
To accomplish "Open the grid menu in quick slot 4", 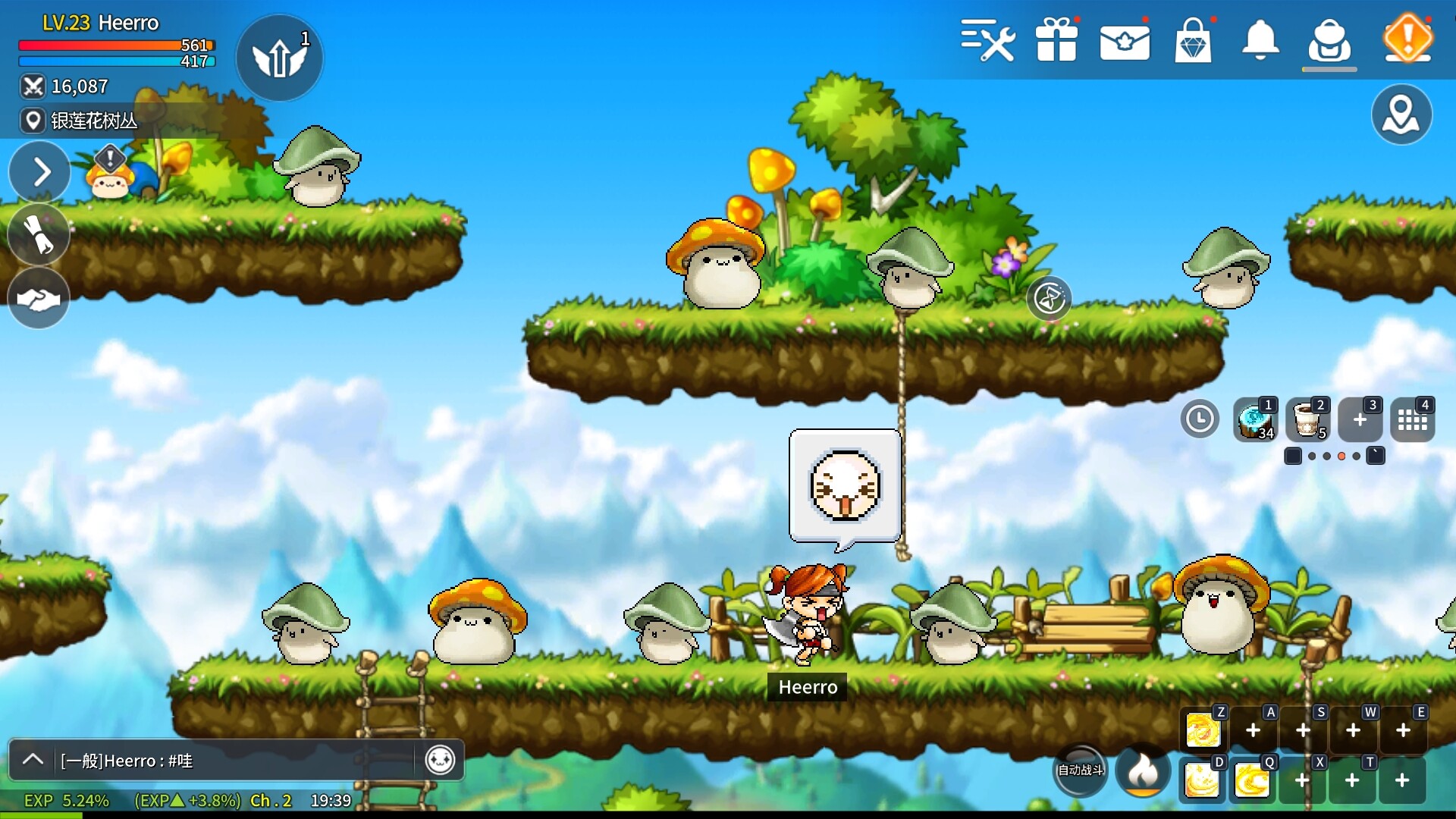I will [1412, 419].
